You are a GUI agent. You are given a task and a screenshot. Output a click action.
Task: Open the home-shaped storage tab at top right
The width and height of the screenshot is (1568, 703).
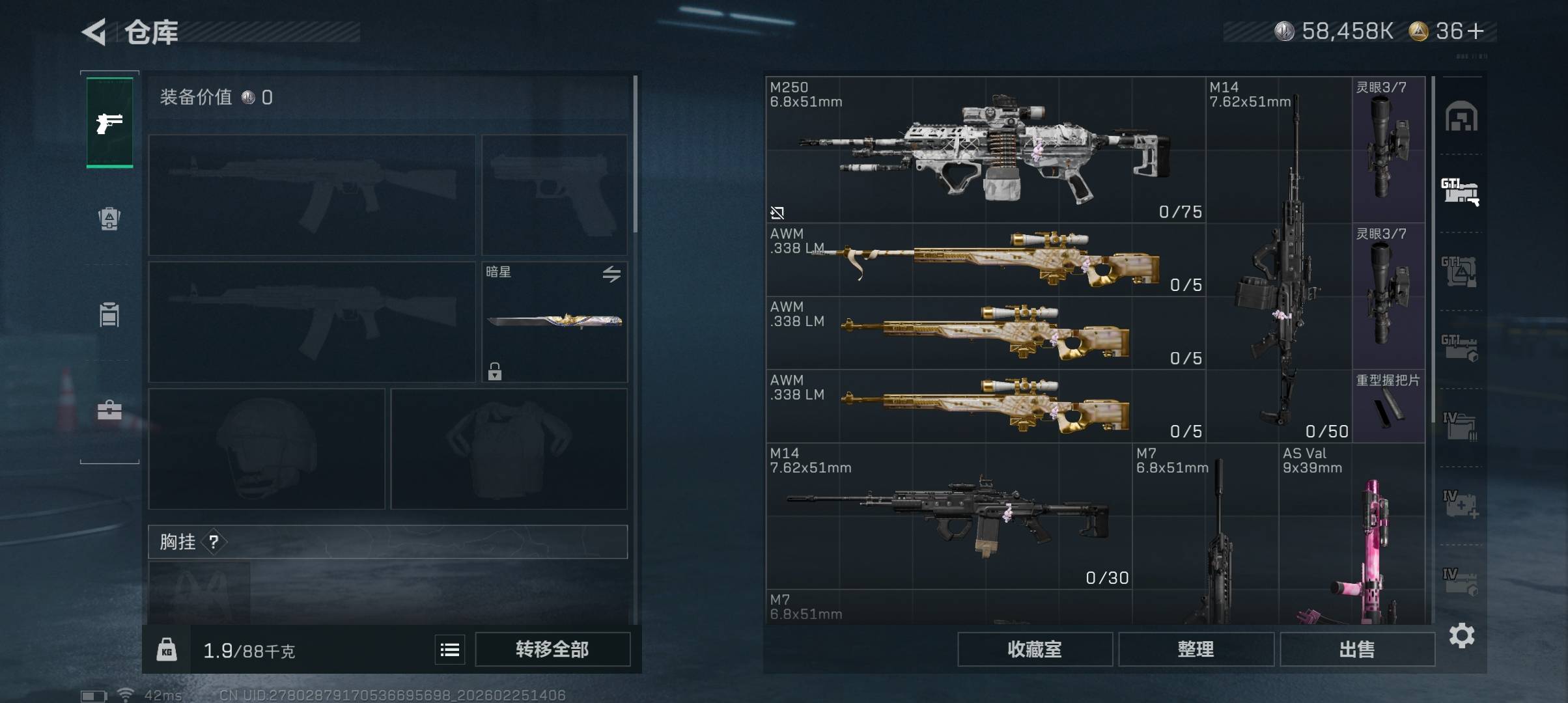pyautogui.click(x=1461, y=117)
